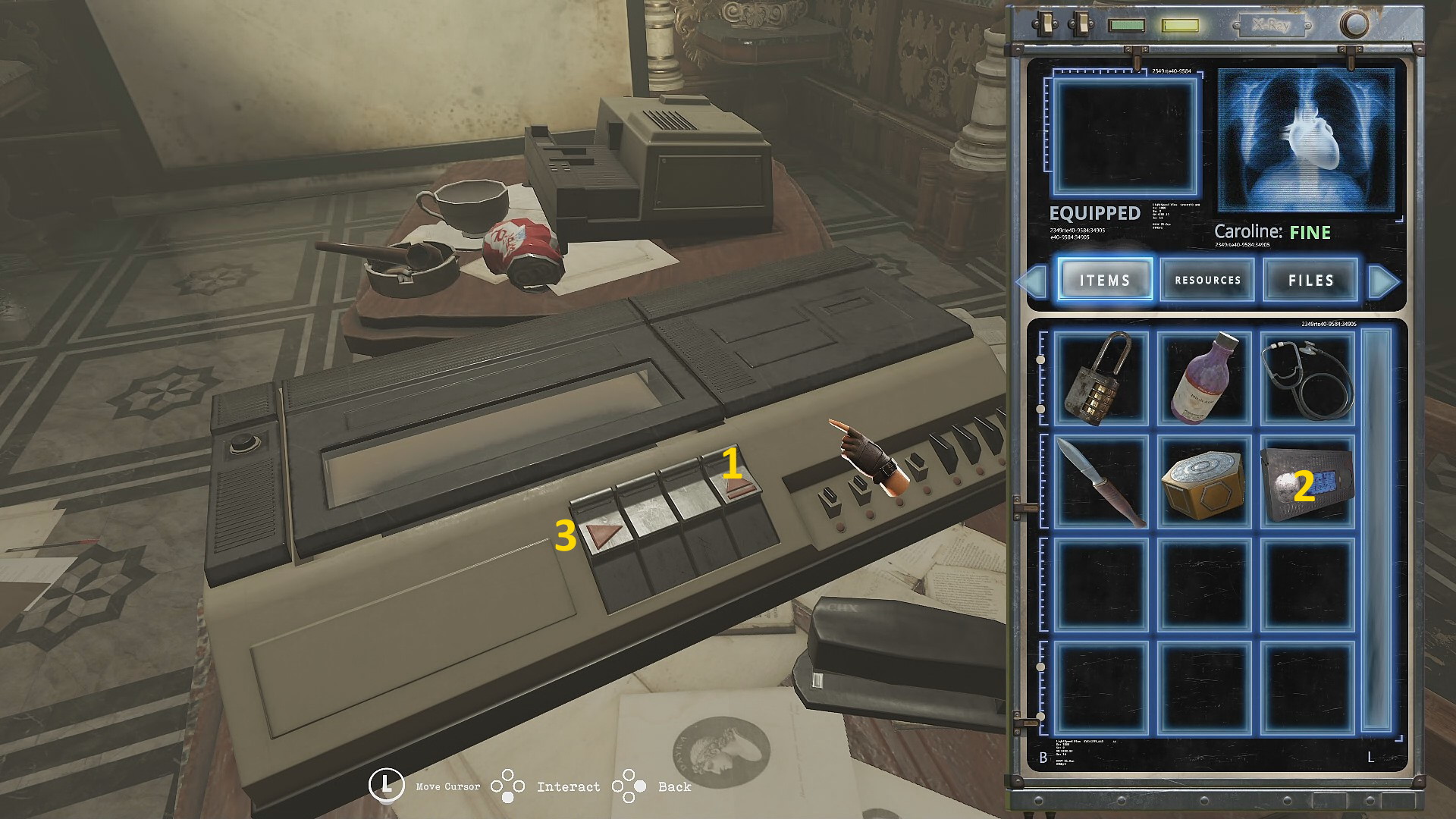Click the inventory scrollbar
Image resolution: width=1456 pixels, height=819 pixels.
click(1376, 531)
